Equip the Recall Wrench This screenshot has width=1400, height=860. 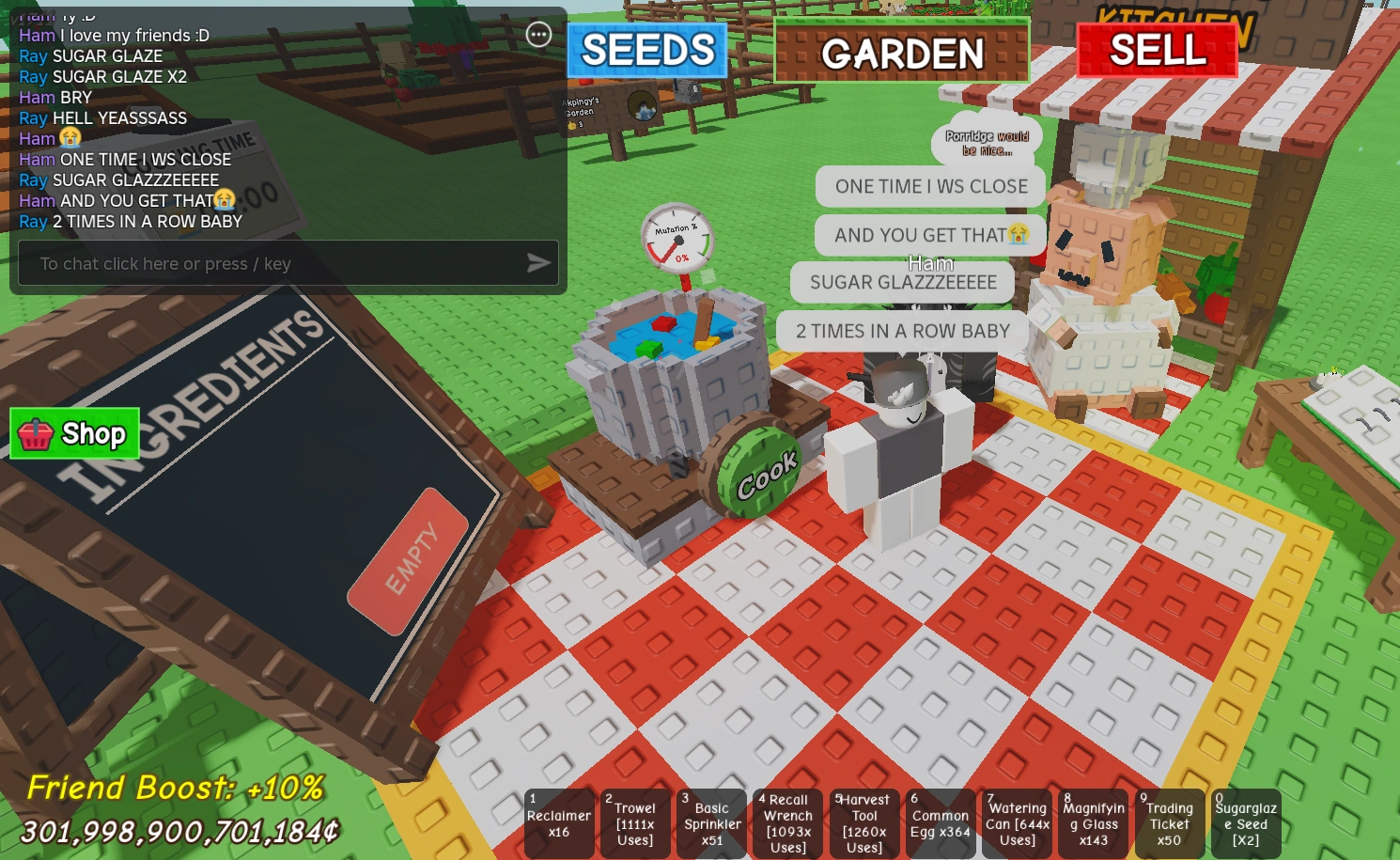pyautogui.click(x=786, y=822)
